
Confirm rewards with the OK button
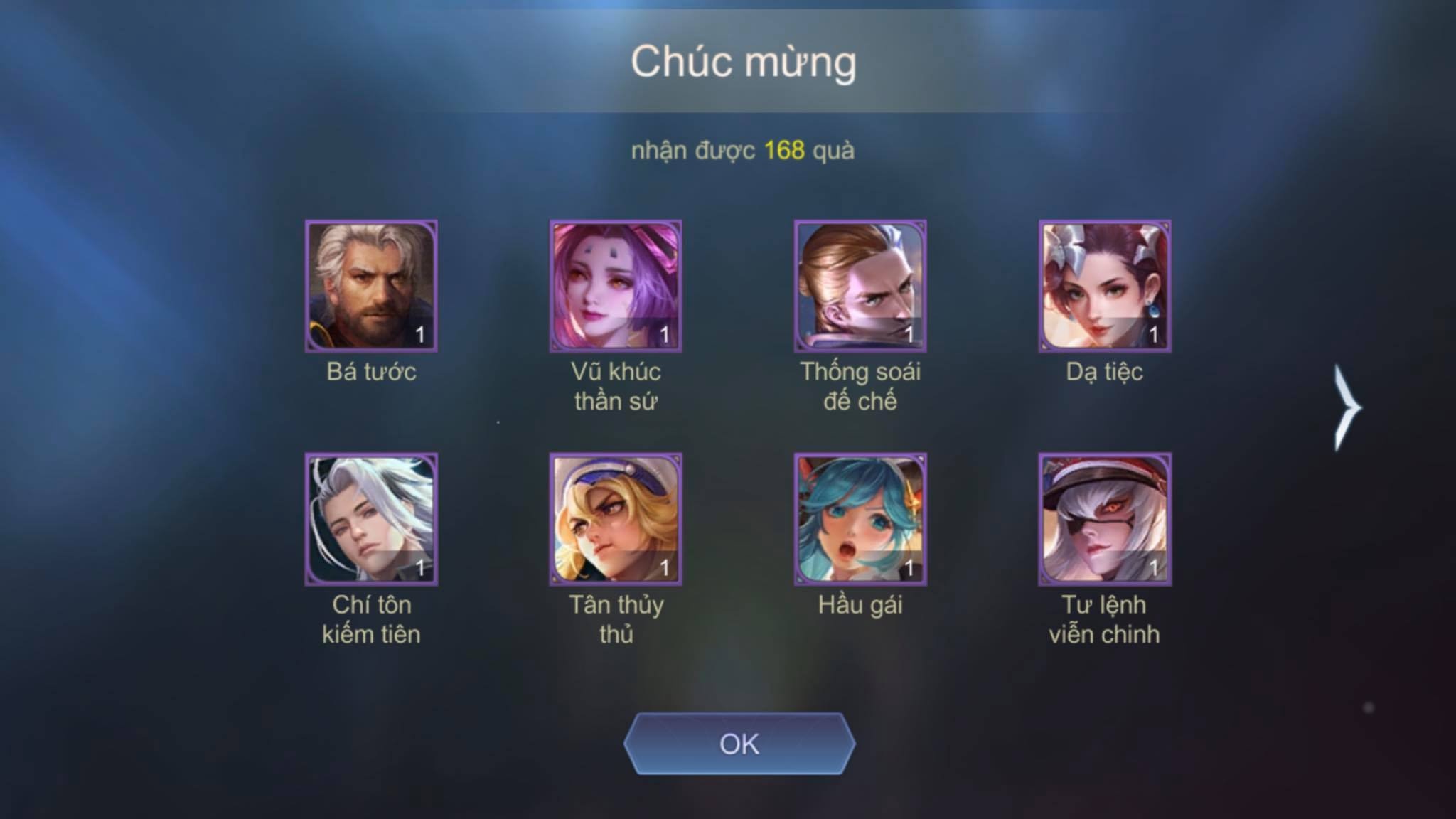(739, 744)
